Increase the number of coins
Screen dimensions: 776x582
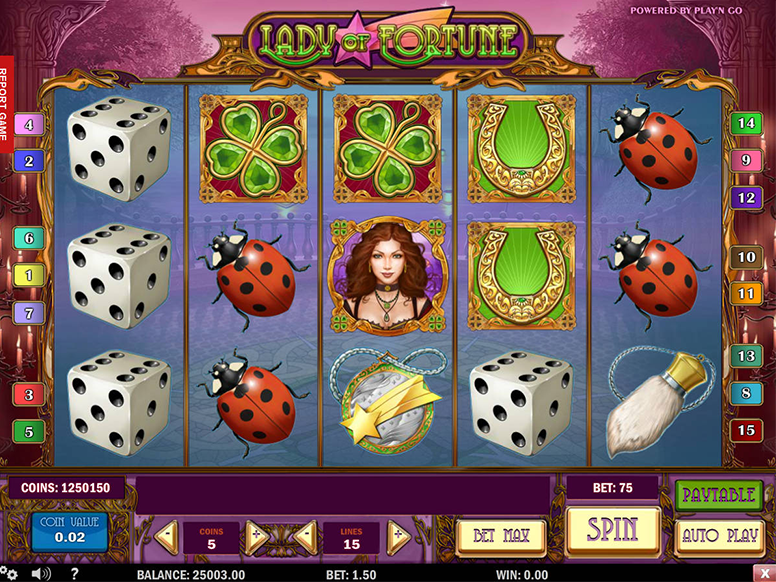click(255, 537)
